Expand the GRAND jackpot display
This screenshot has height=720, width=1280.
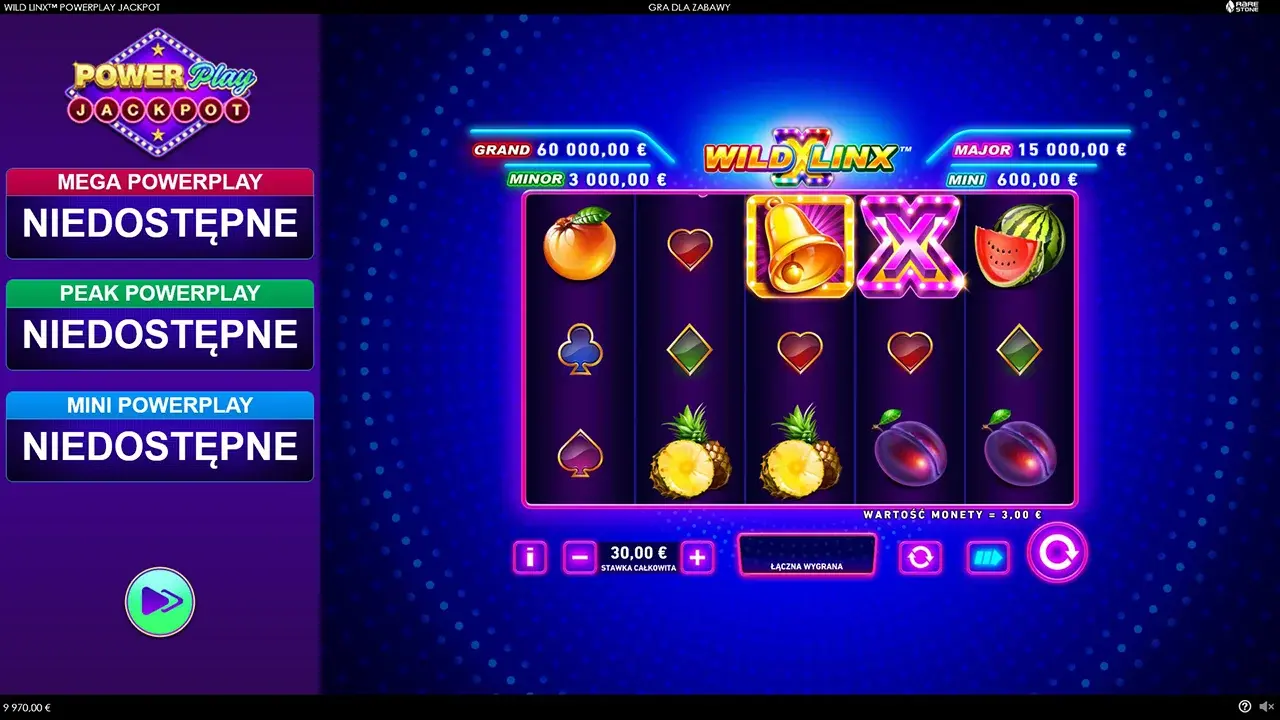point(560,149)
